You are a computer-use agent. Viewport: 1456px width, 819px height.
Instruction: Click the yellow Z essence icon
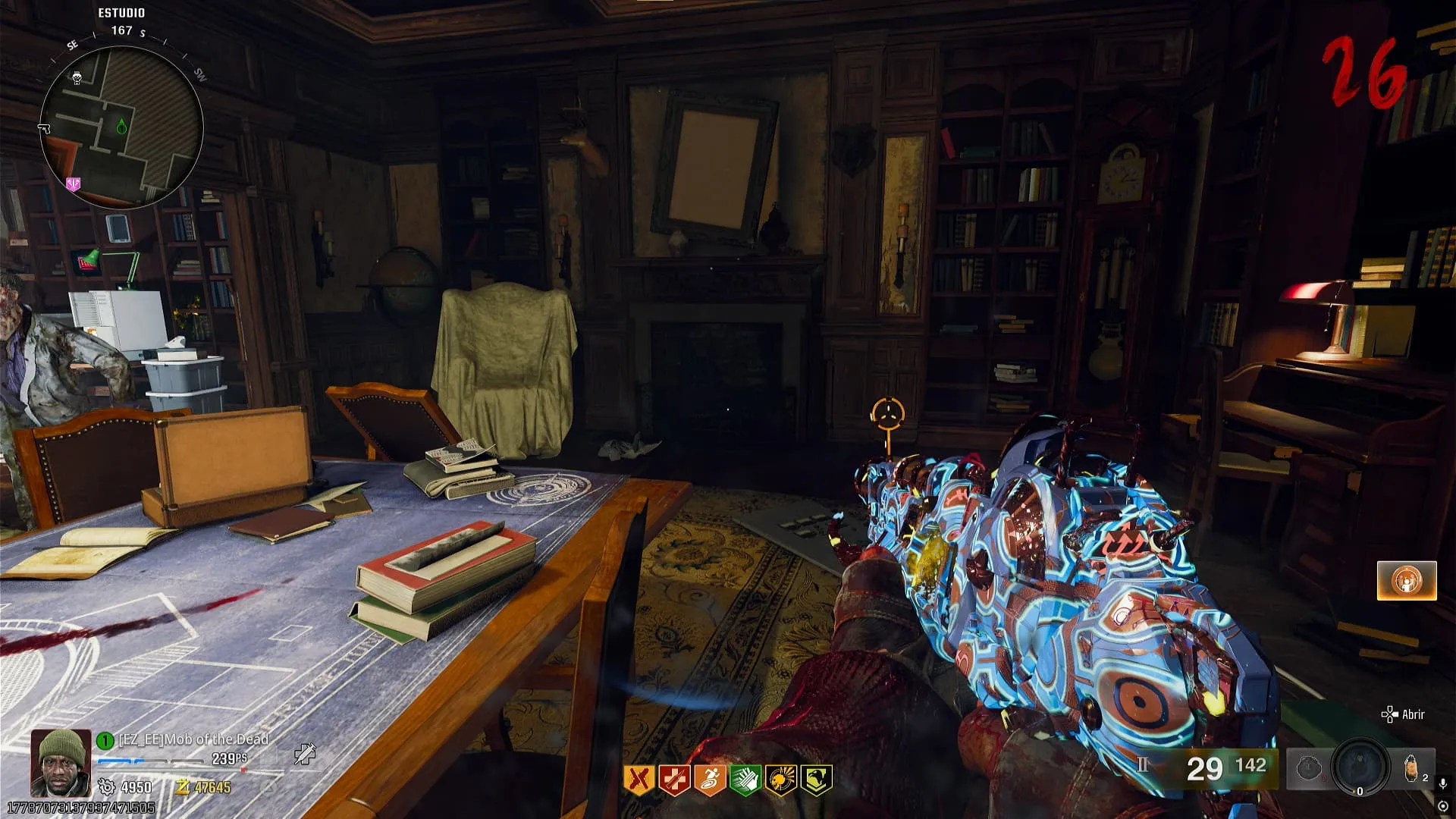coord(182,787)
